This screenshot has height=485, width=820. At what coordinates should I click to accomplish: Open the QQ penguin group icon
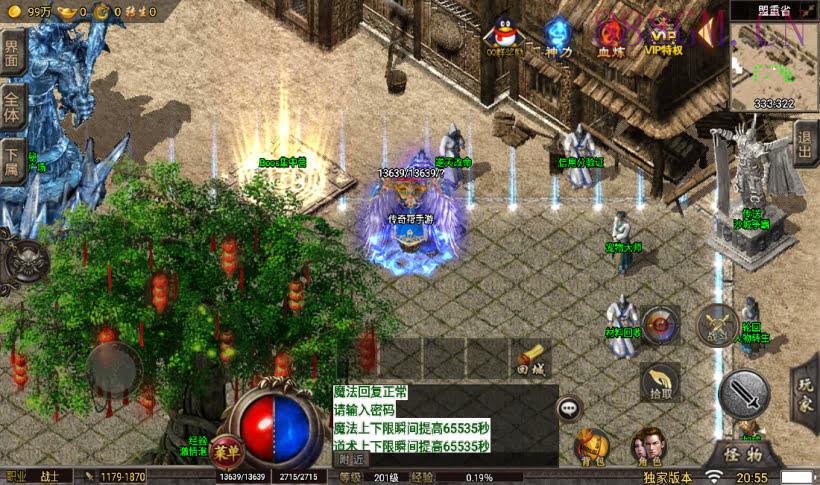click(501, 35)
